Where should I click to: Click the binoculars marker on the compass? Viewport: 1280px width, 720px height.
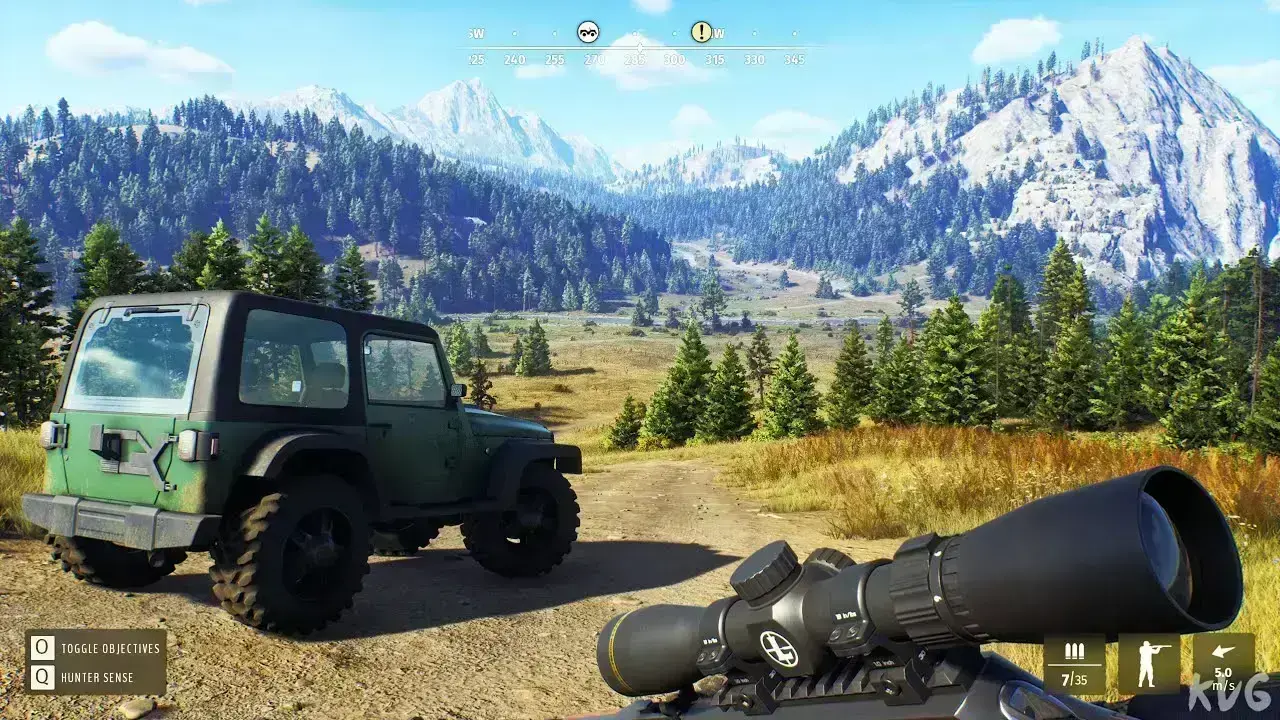pos(588,32)
